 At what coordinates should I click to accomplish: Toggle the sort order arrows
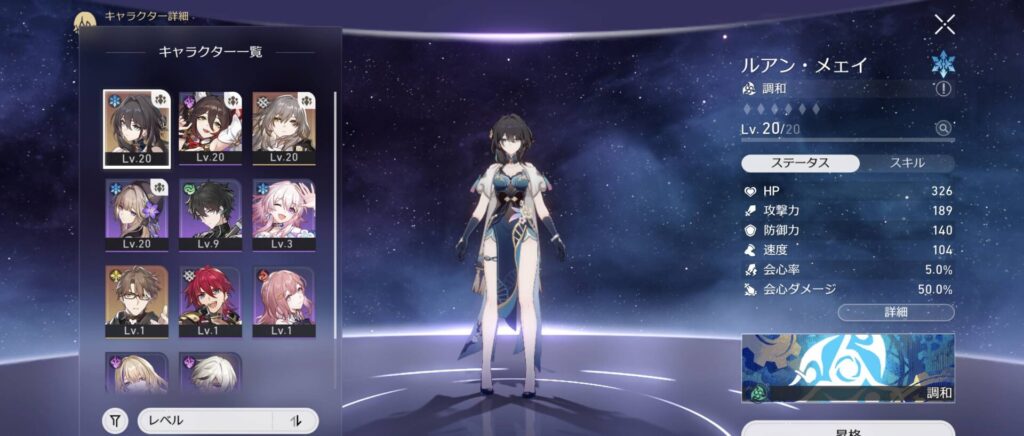click(296, 421)
